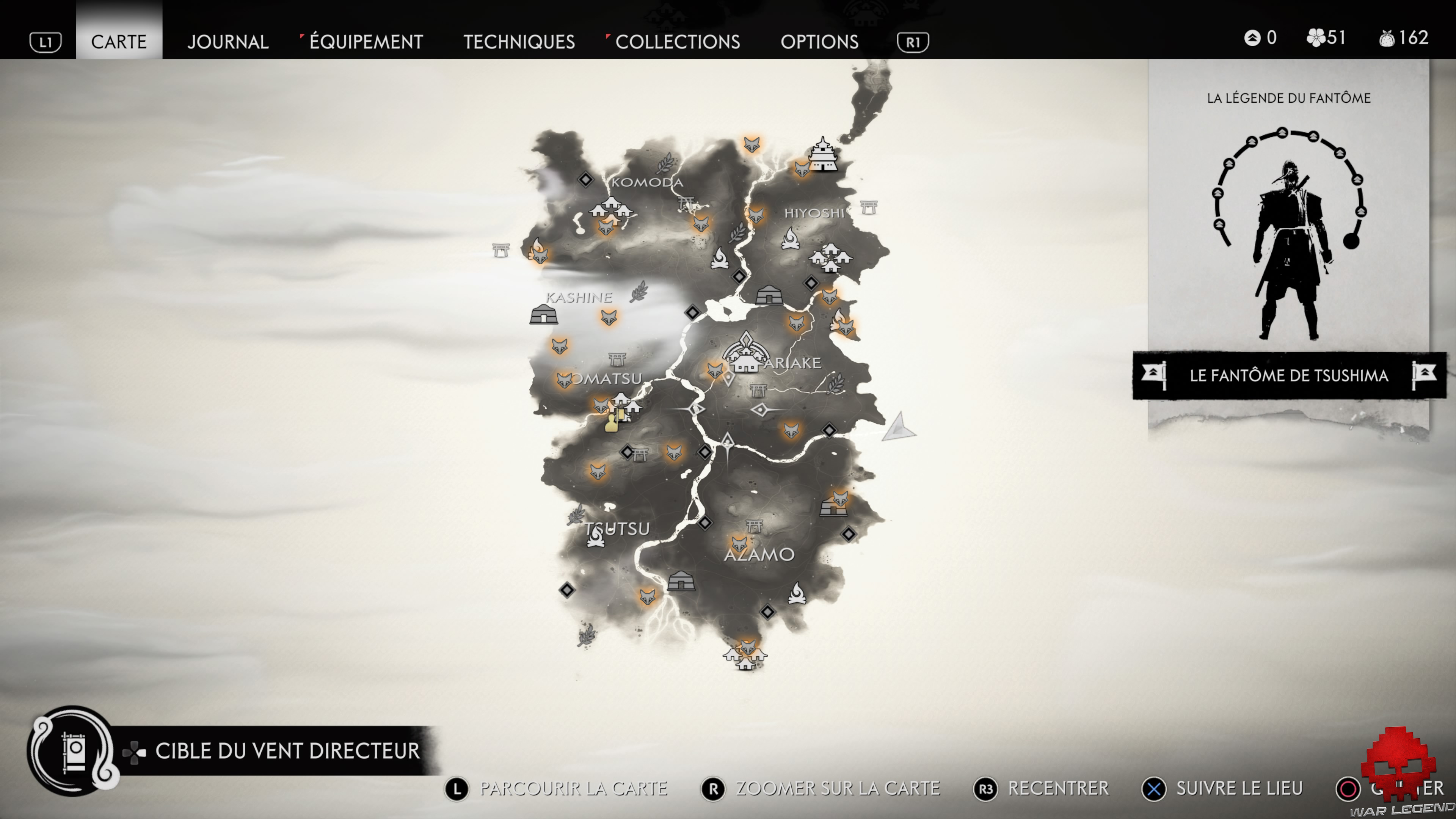Switch to the JOURNAL tab

[228, 41]
